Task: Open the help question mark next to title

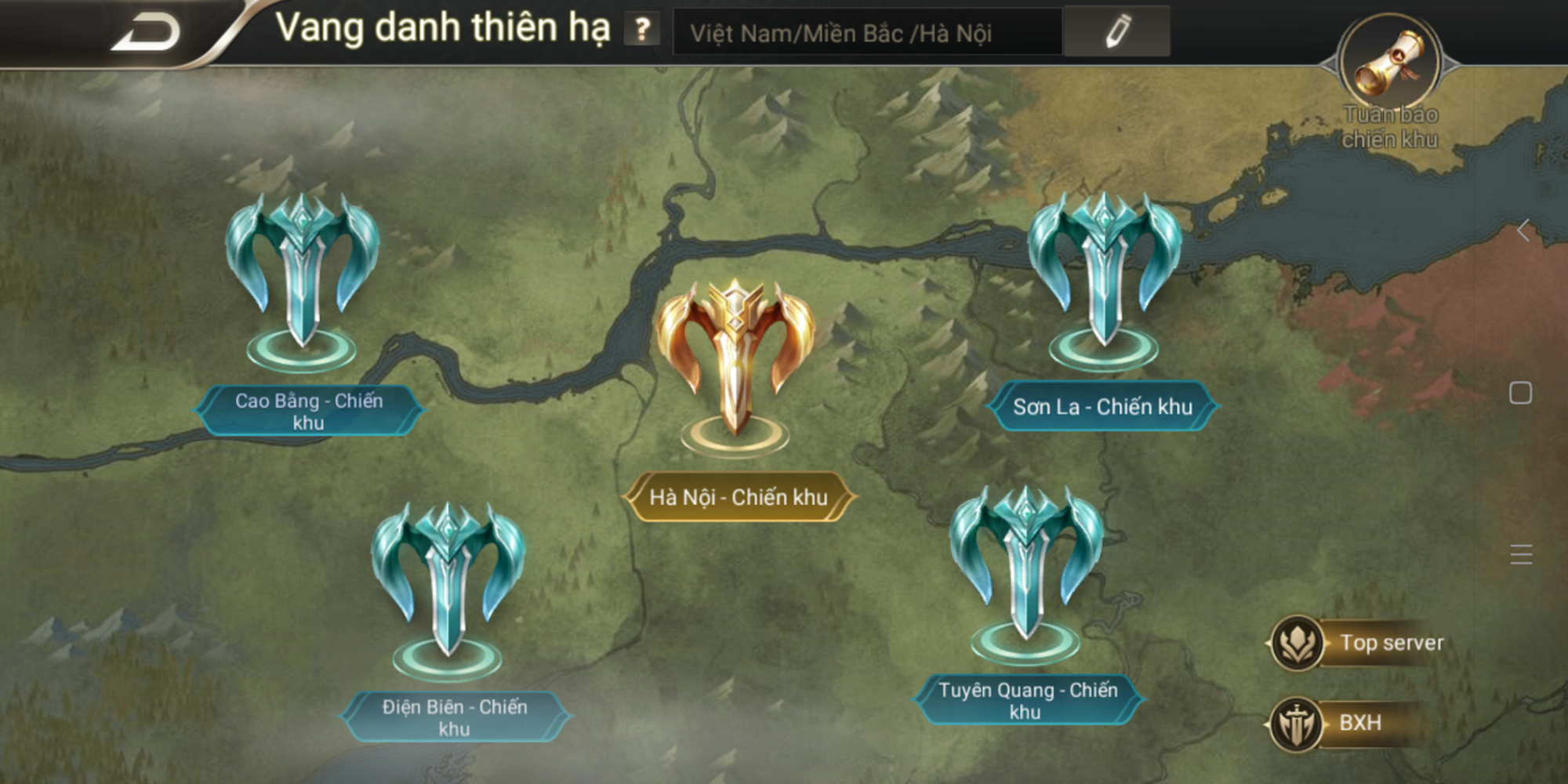Action: coord(641,31)
